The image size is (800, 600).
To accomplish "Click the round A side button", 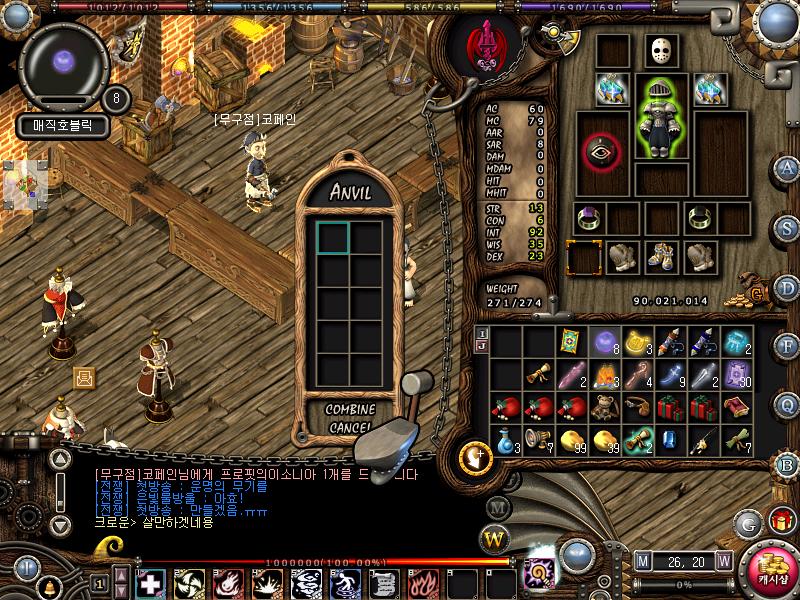I will coord(788,167).
